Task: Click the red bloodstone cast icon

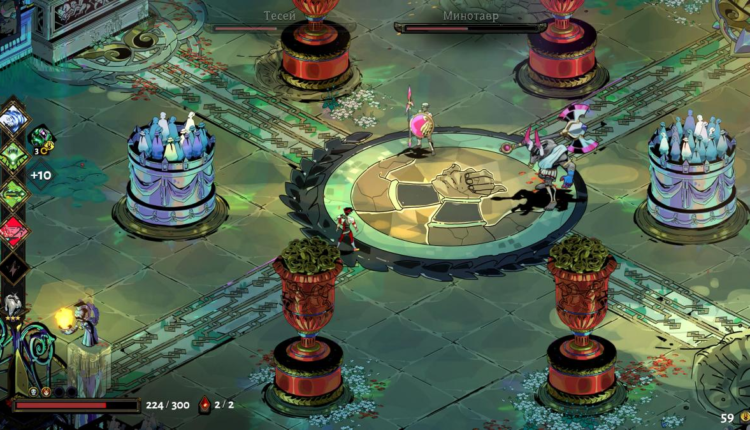Action: pos(205,405)
